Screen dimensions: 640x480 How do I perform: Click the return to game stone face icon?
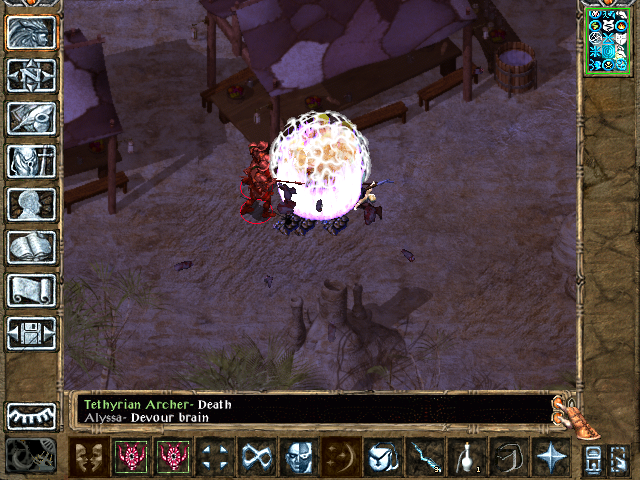tap(32, 32)
